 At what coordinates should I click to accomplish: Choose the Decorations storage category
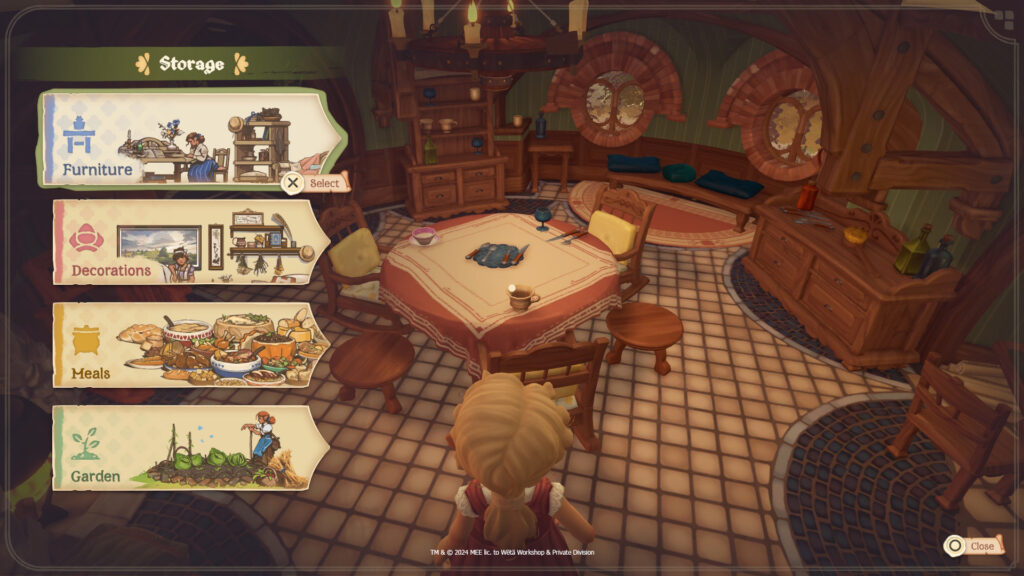click(x=190, y=242)
